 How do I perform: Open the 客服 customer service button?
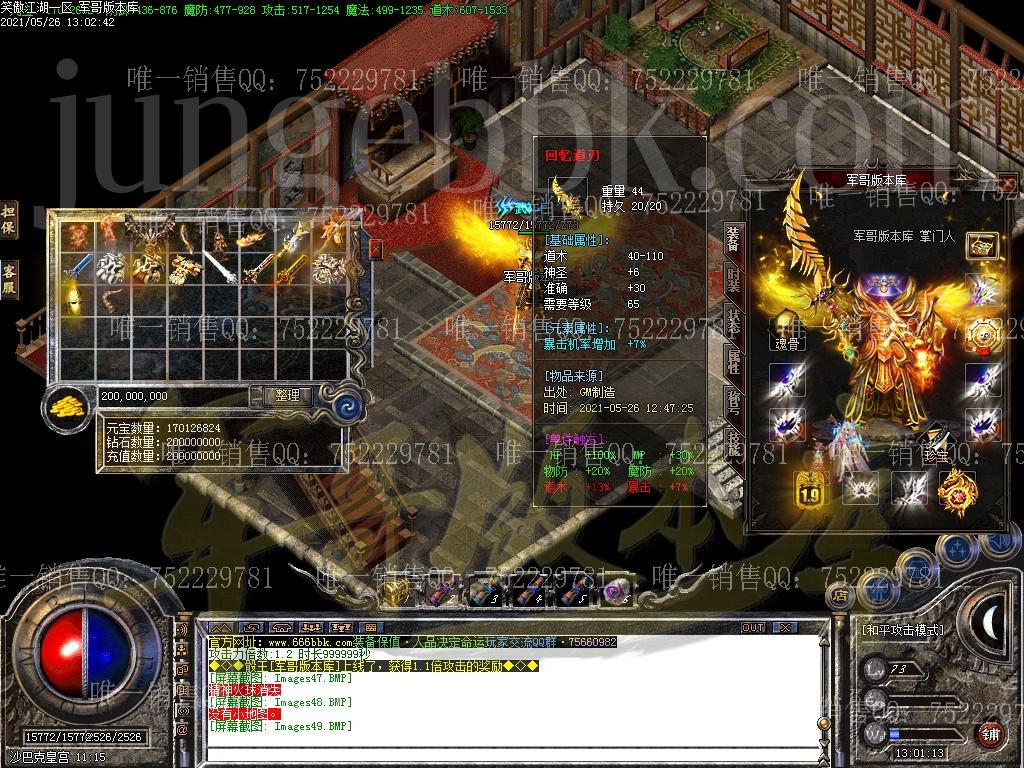(x=9, y=279)
